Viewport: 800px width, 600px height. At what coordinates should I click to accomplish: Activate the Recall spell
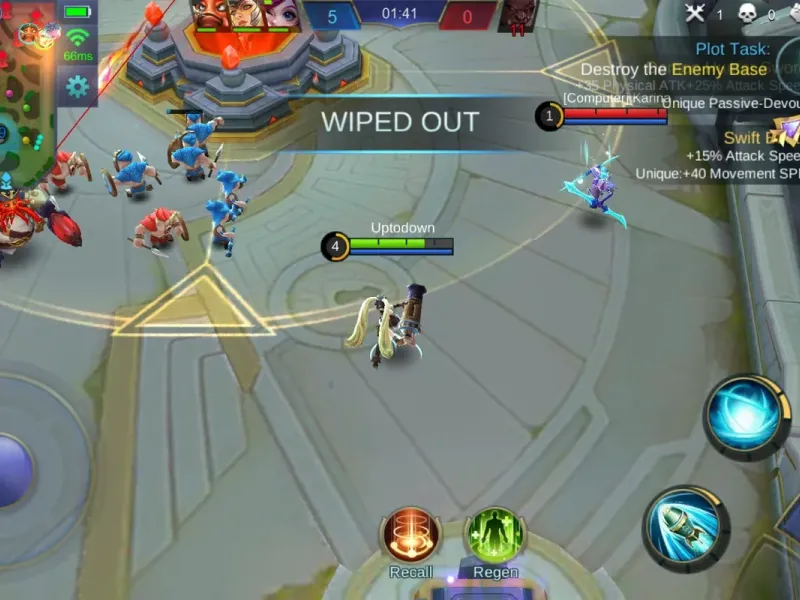click(411, 535)
